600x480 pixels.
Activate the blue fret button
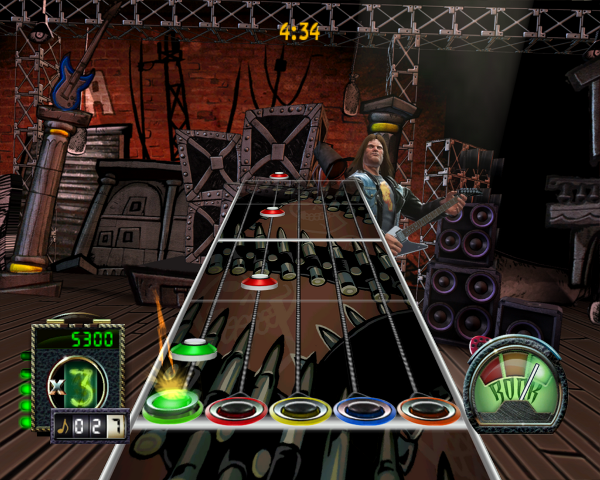[364, 409]
